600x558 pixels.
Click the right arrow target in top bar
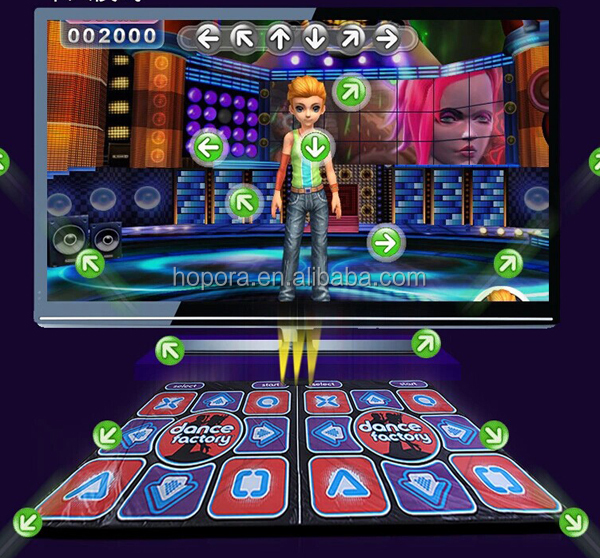tap(386, 39)
